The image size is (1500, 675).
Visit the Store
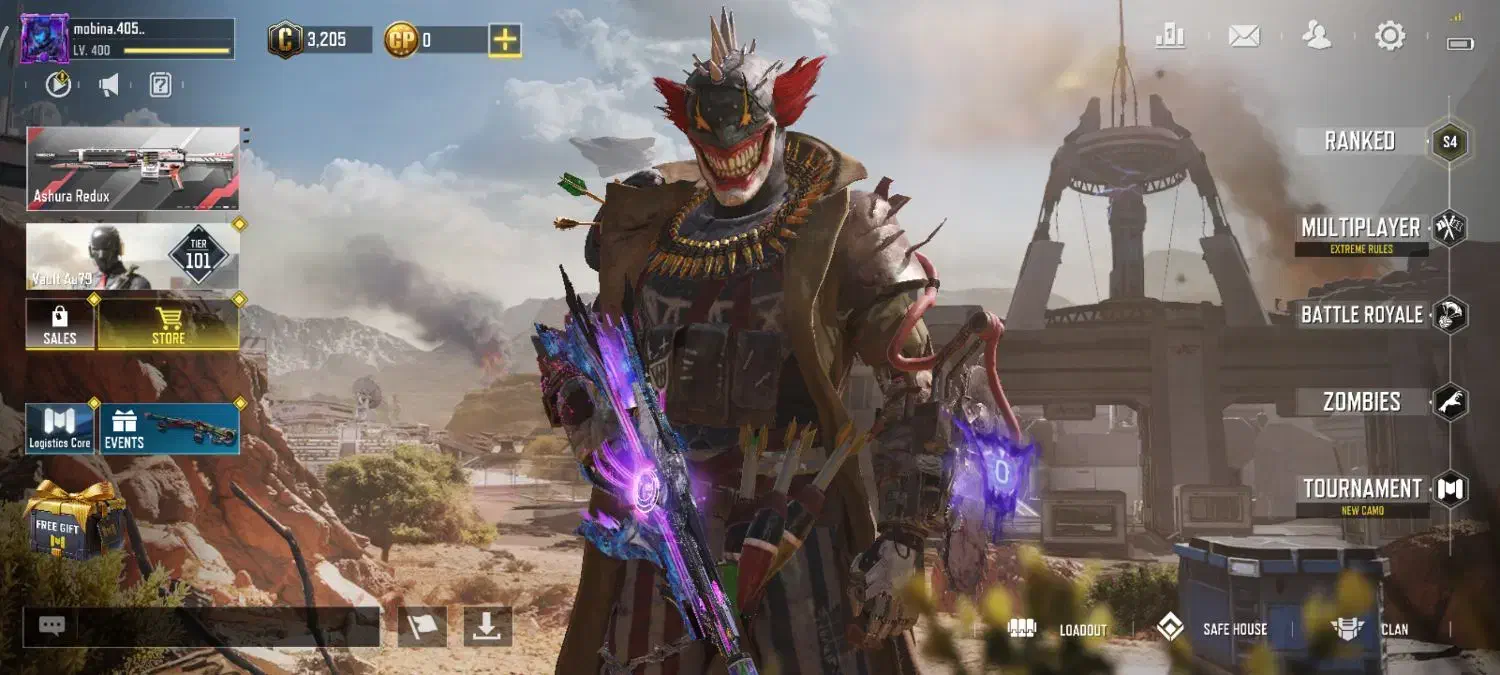click(x=168, y=324)
